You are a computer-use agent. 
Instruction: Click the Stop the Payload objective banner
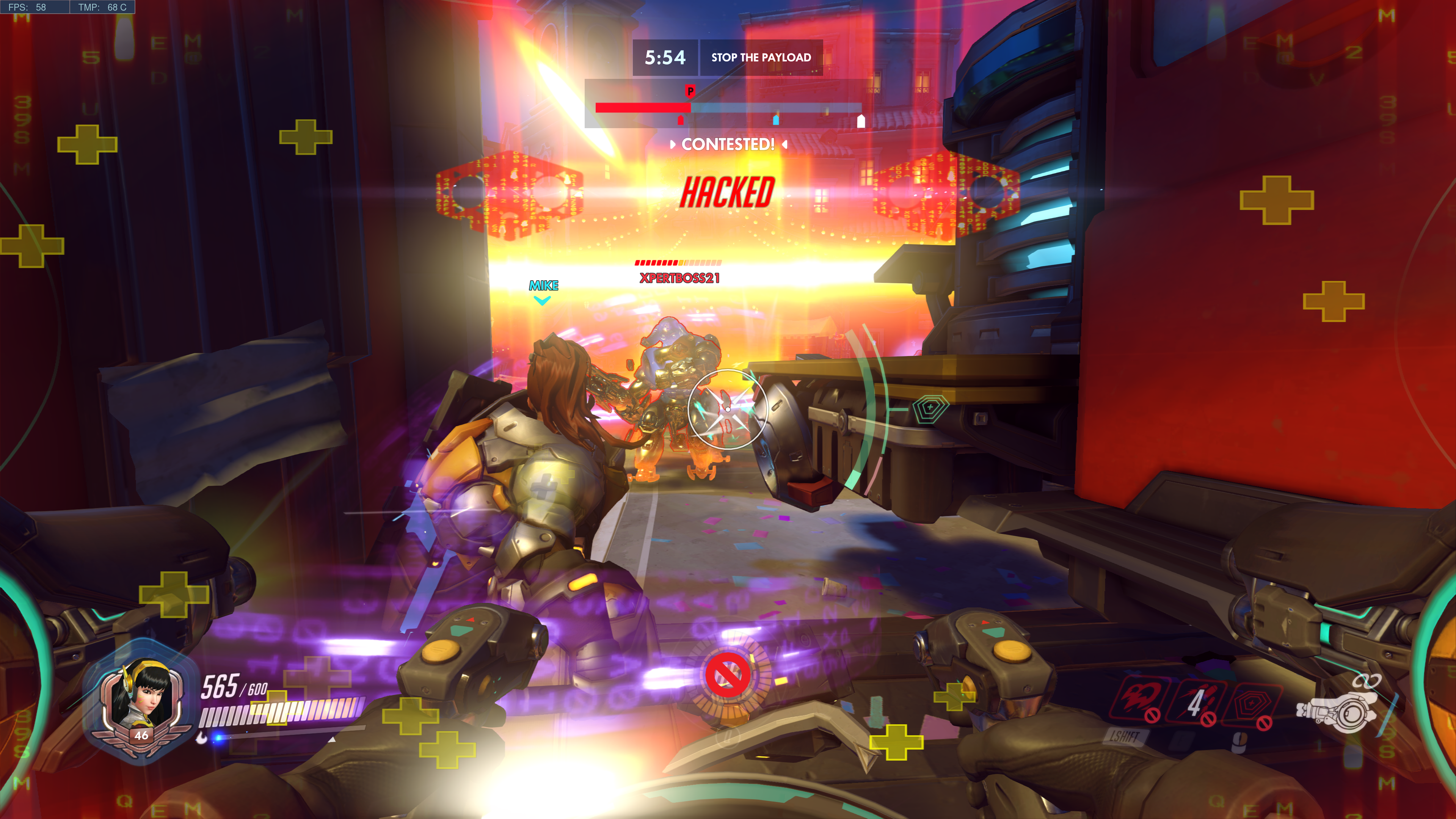coord(761,57)
